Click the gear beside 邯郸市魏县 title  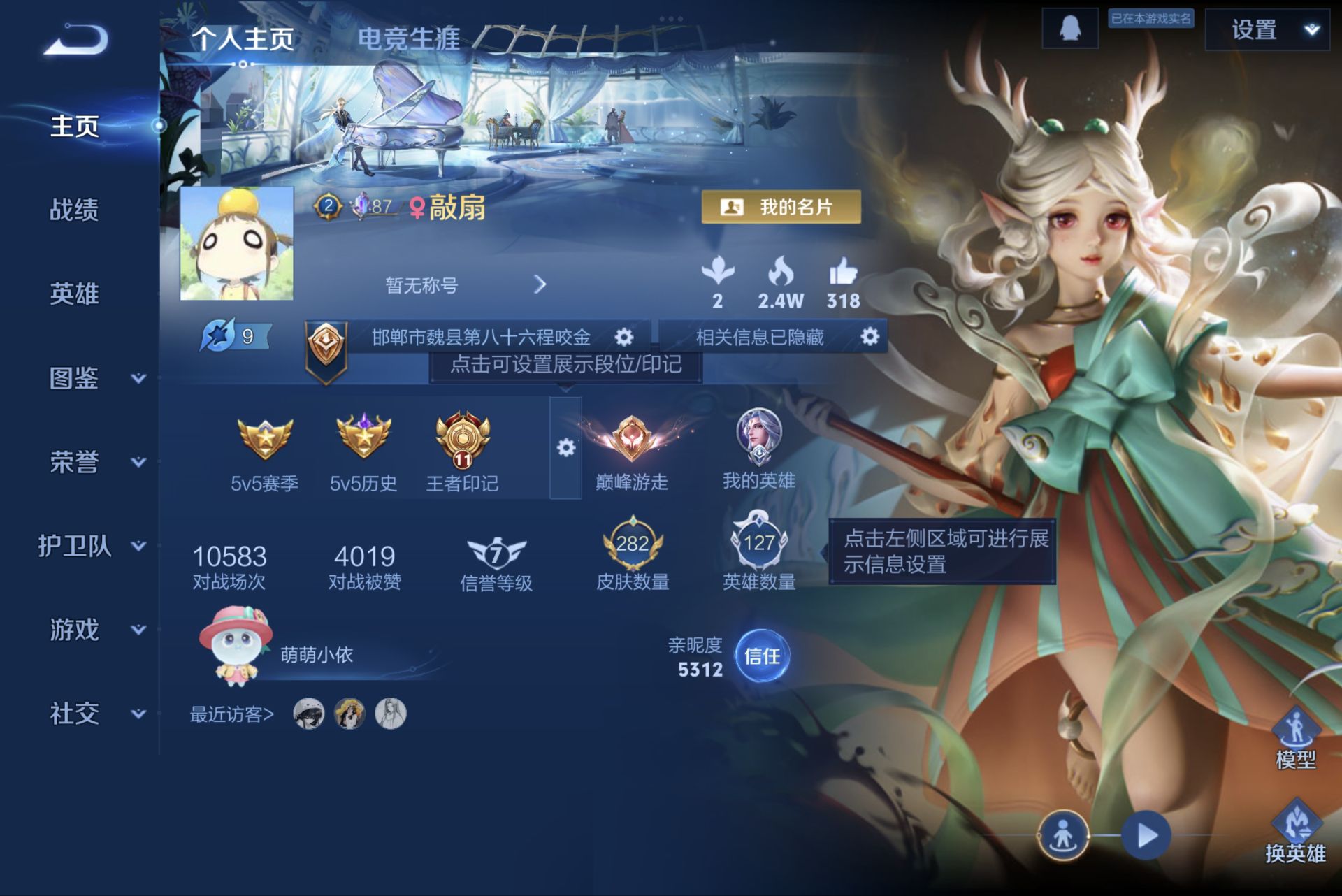pos(624,336)
